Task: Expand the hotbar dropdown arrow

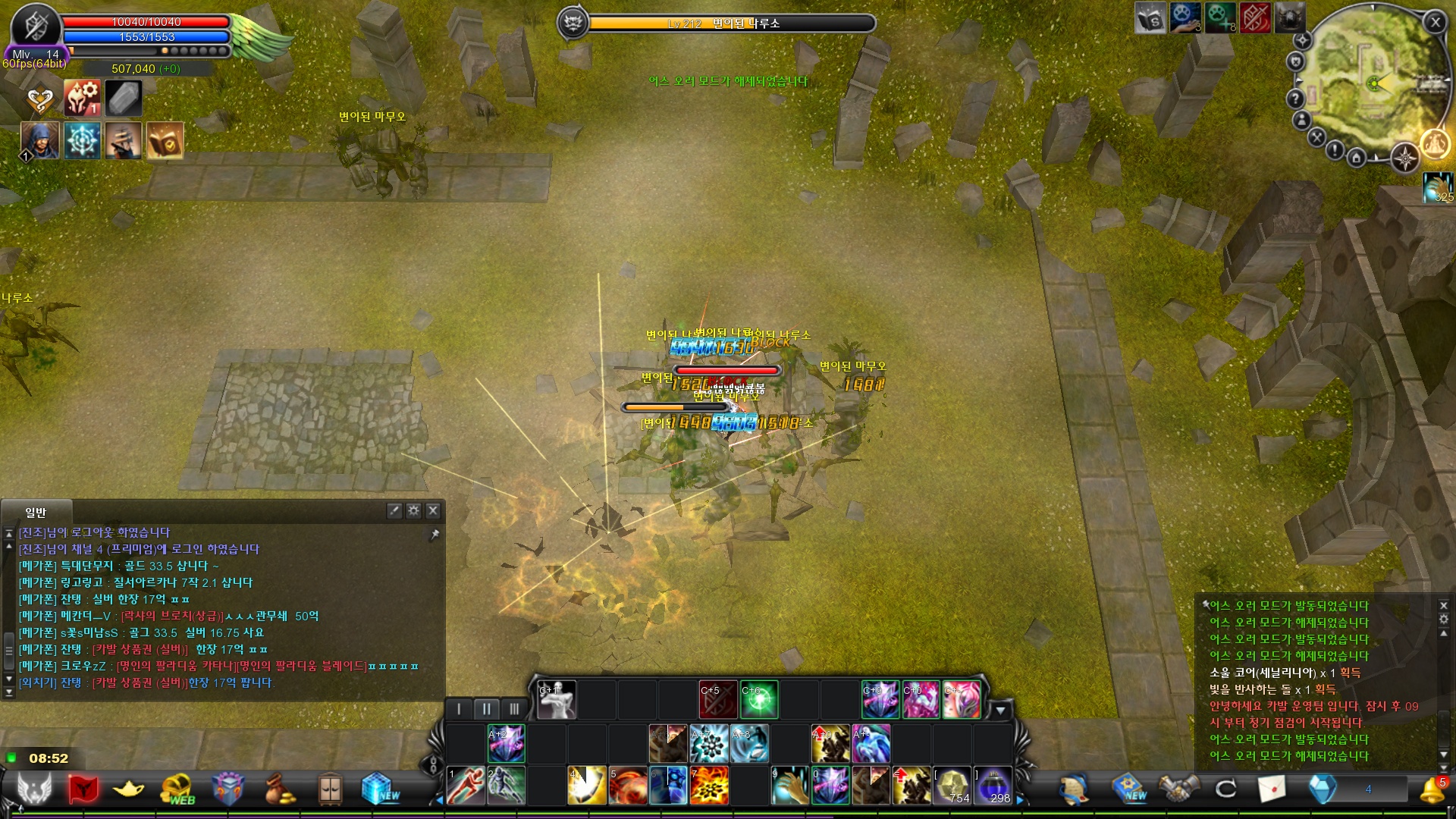Action: click(1000, 711)
